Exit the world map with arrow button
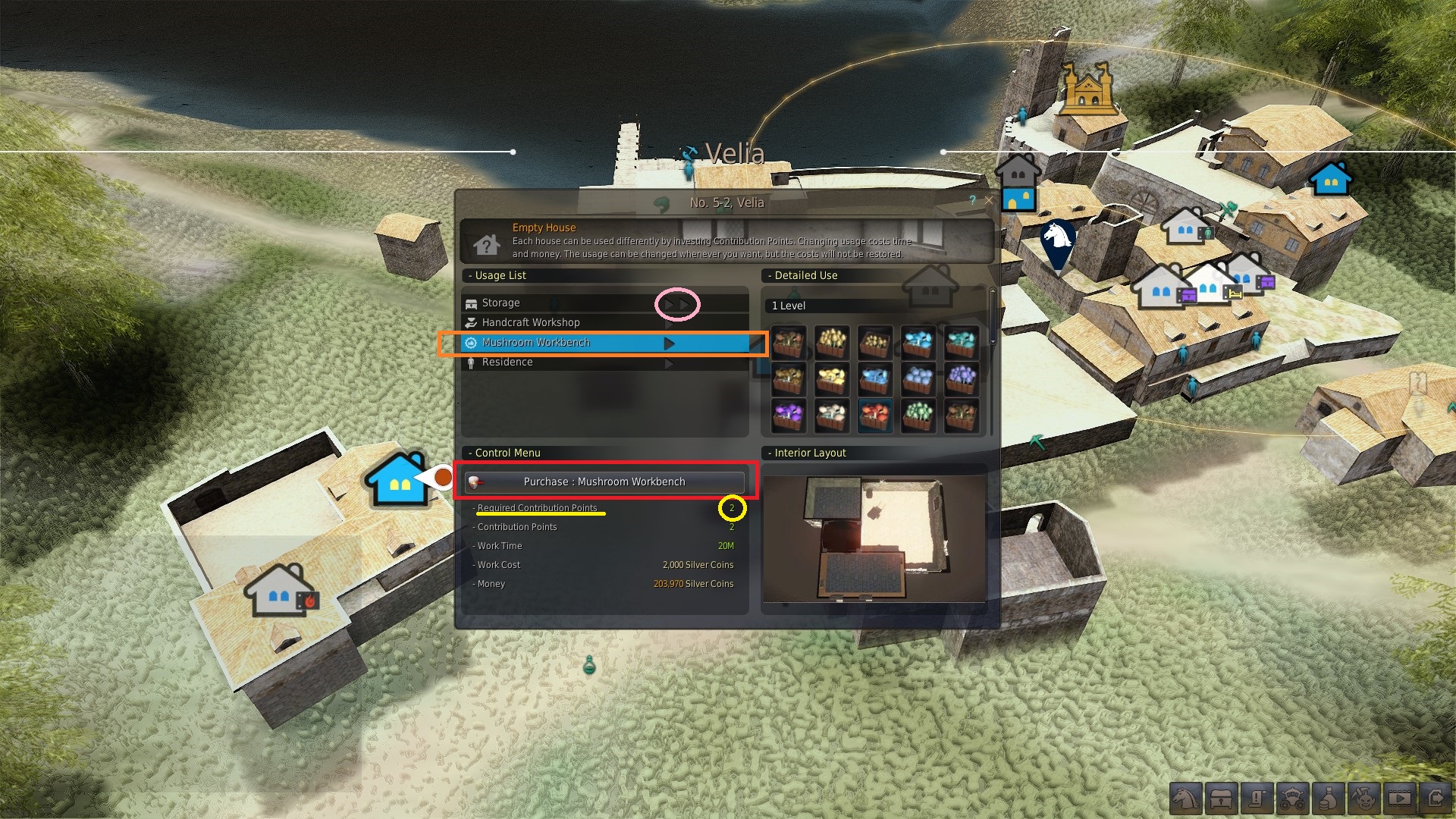The image size is (1456, 819). (1435, 799)
